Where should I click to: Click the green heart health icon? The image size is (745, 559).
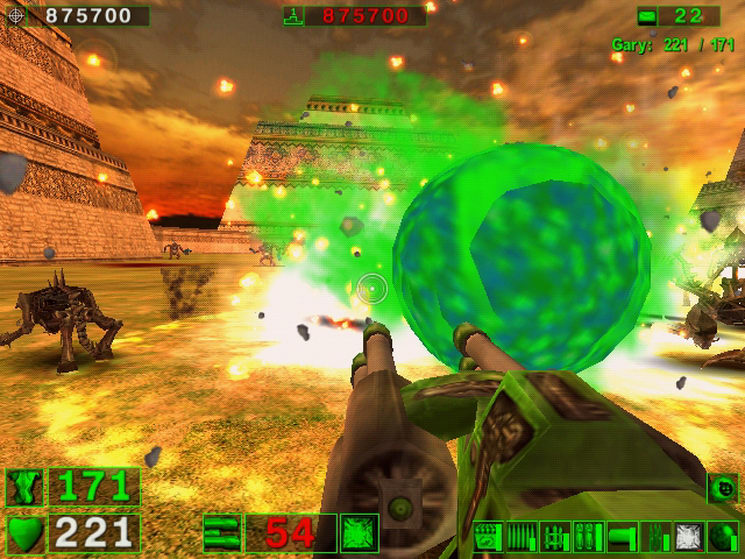coord(24,532)
